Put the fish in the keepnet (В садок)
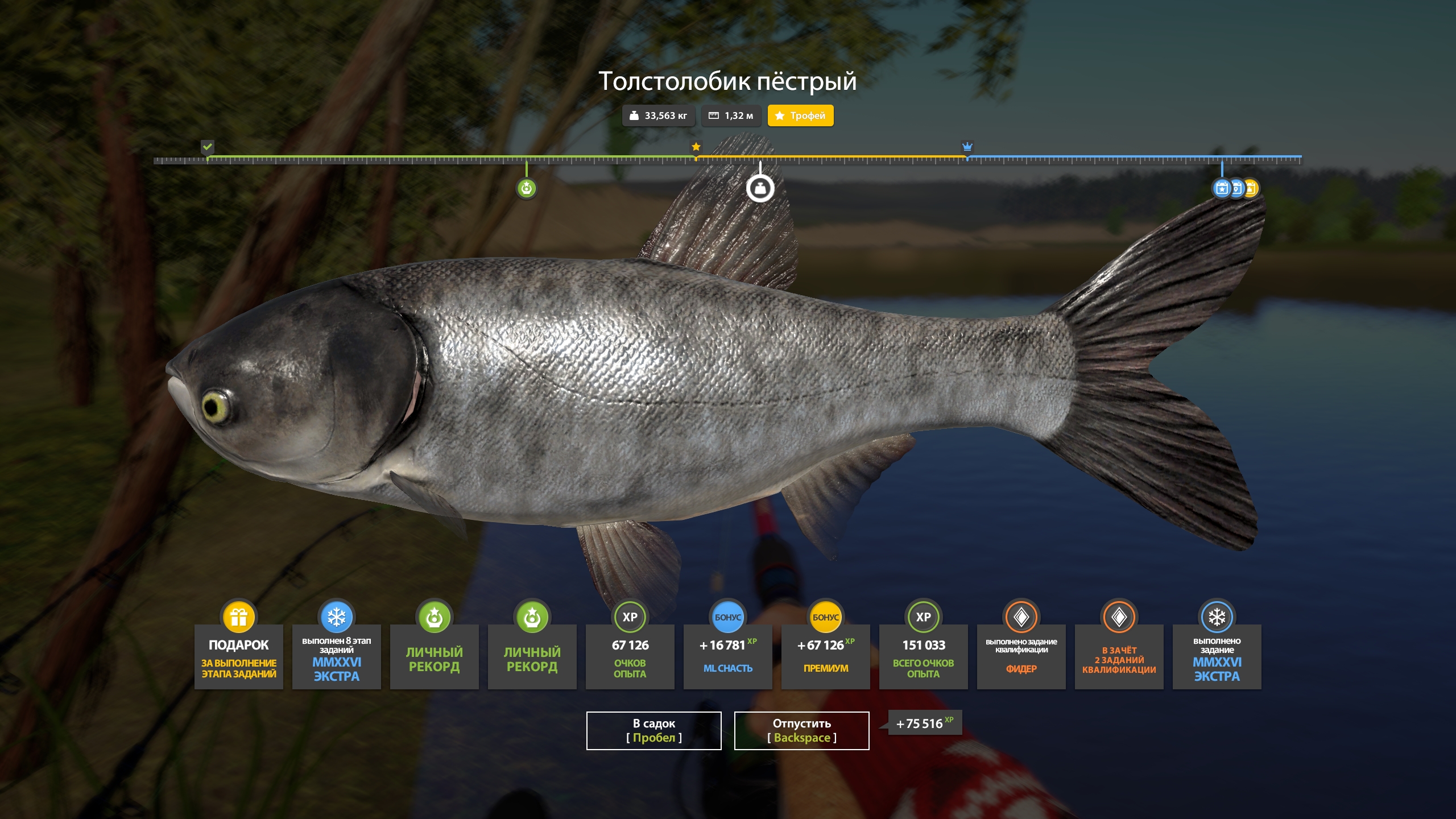The height and width of the screenshot is (819, 1456). (653, 730)
